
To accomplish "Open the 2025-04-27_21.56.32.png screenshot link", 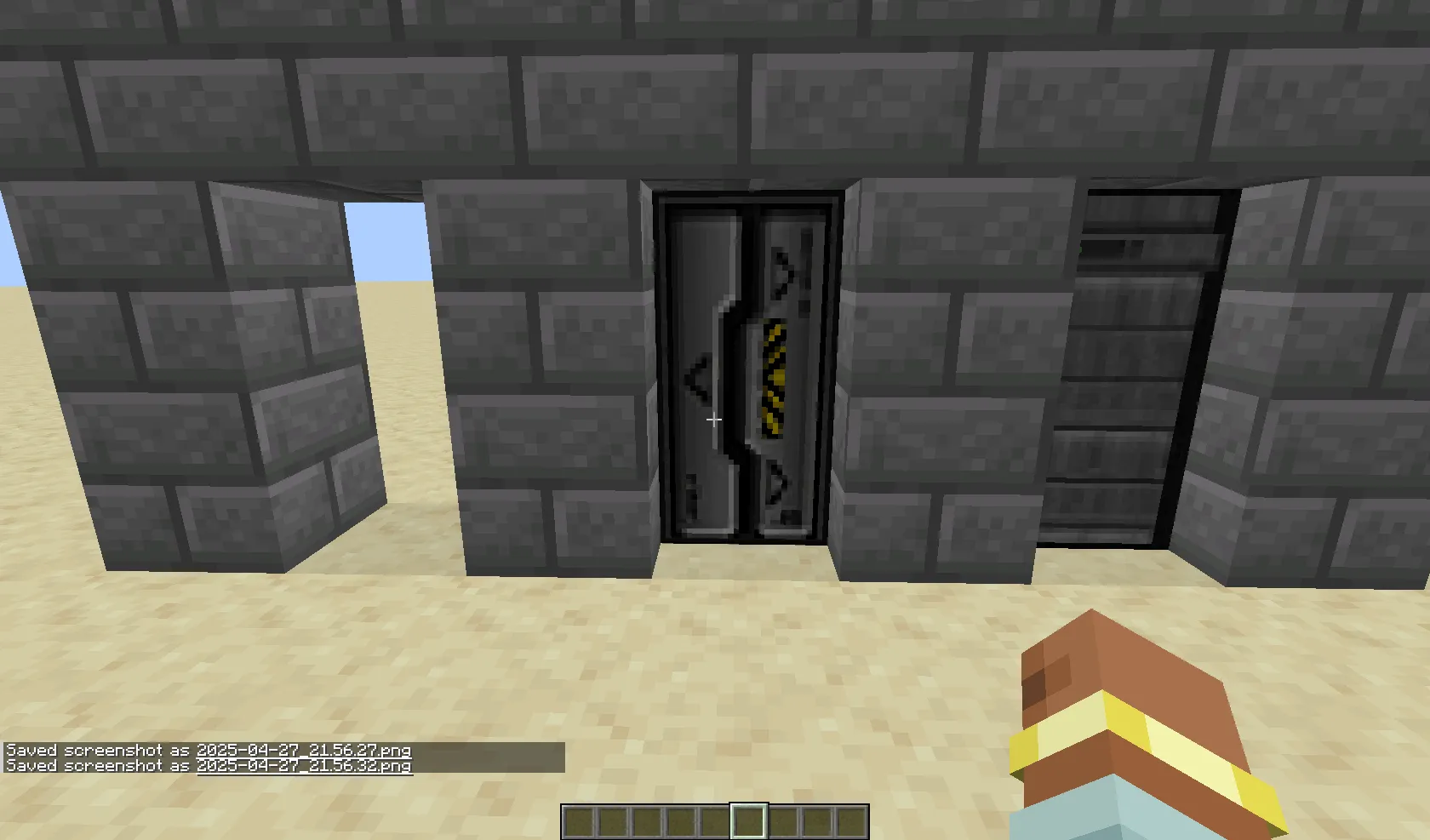I will [304, 765].
